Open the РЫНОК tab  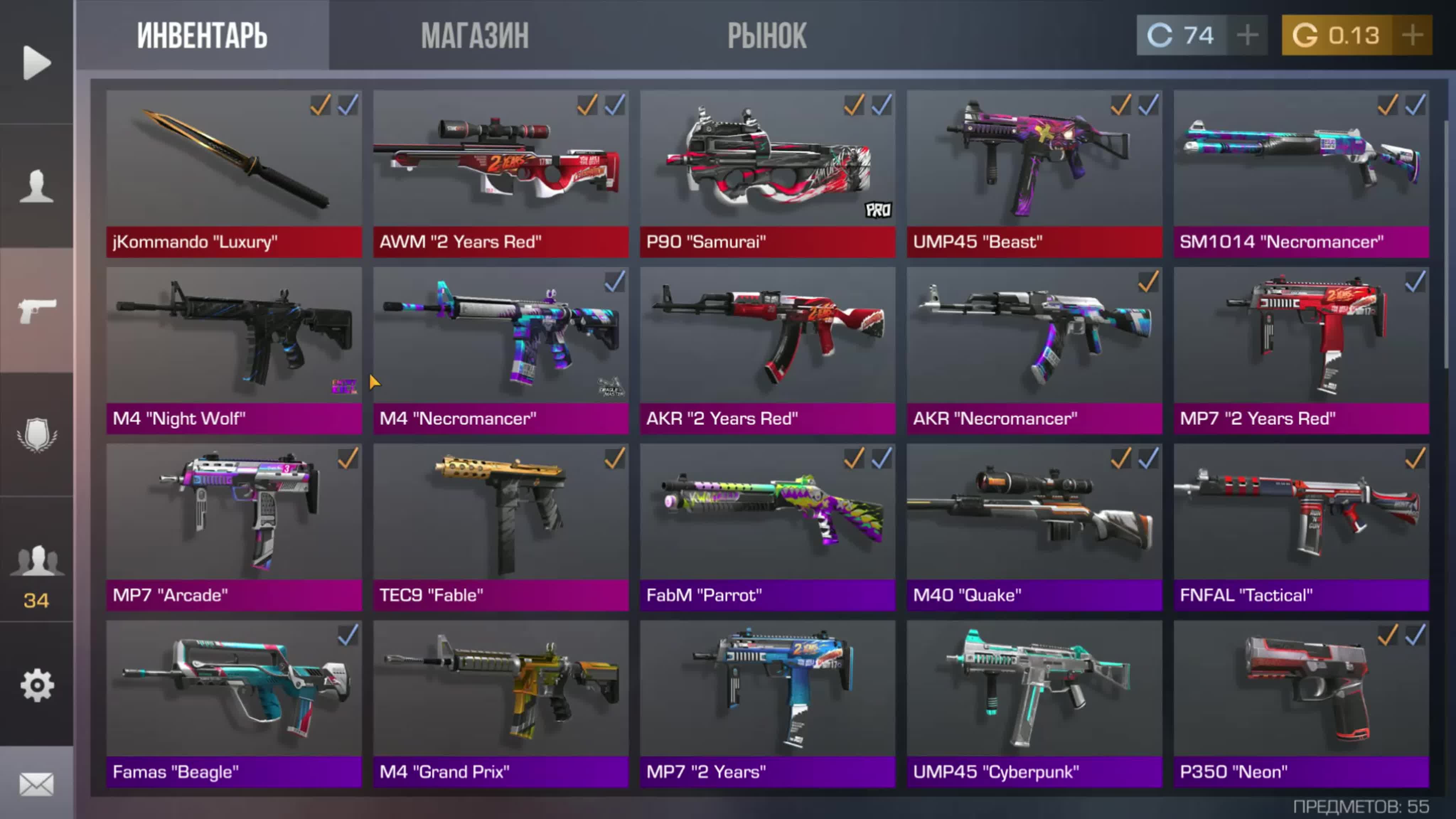[x=766, y=36]
